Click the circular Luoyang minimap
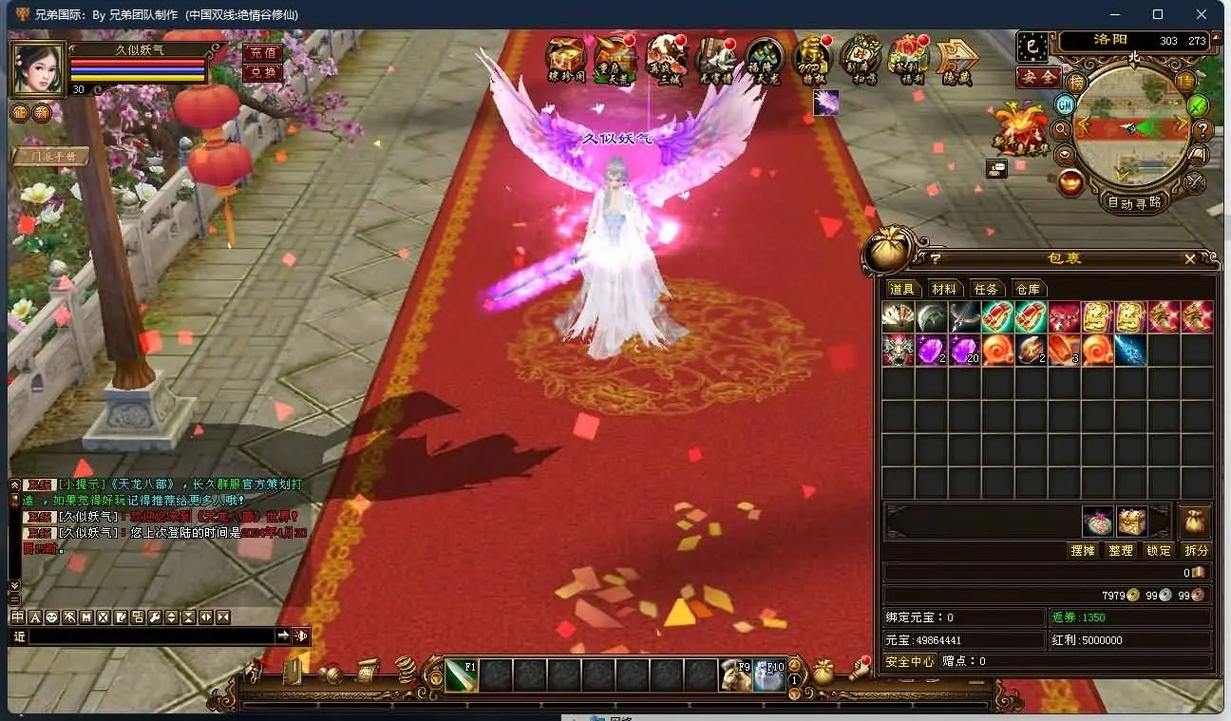 tap(1132, 127)
